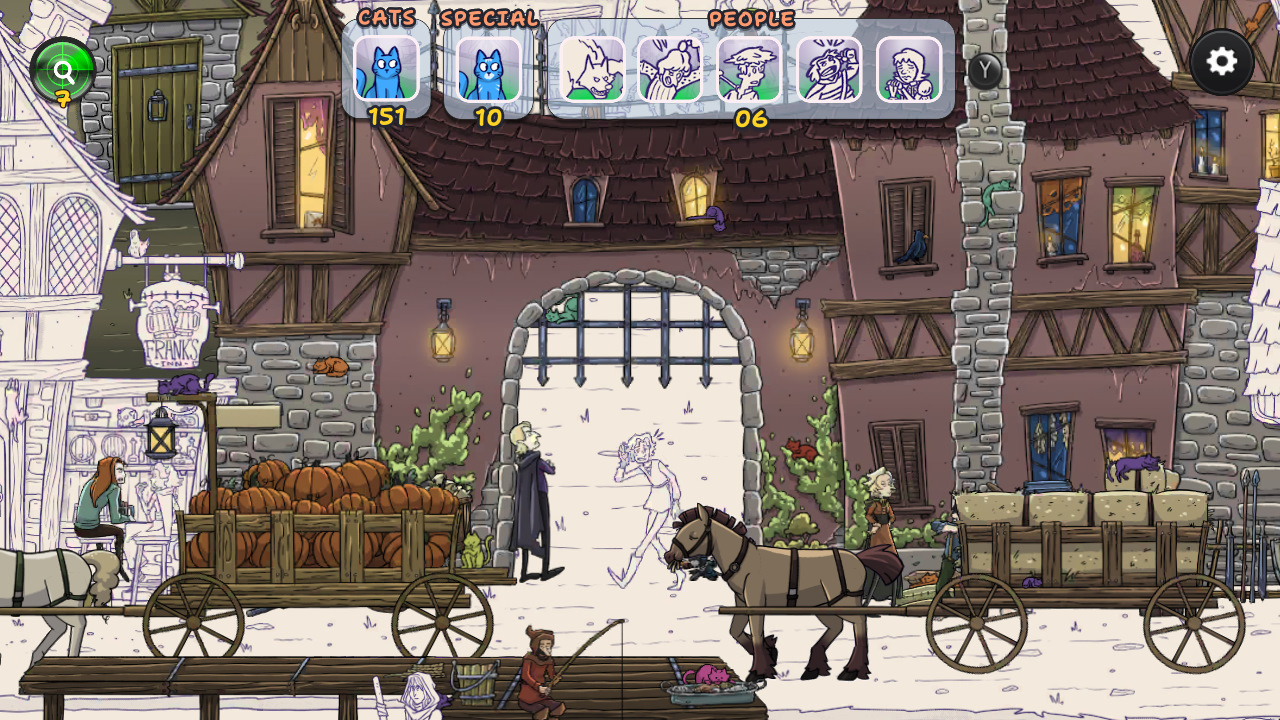Select the portrait of the man holding a bird
The image size is (1280, 720).
click(x=829, y=70)
